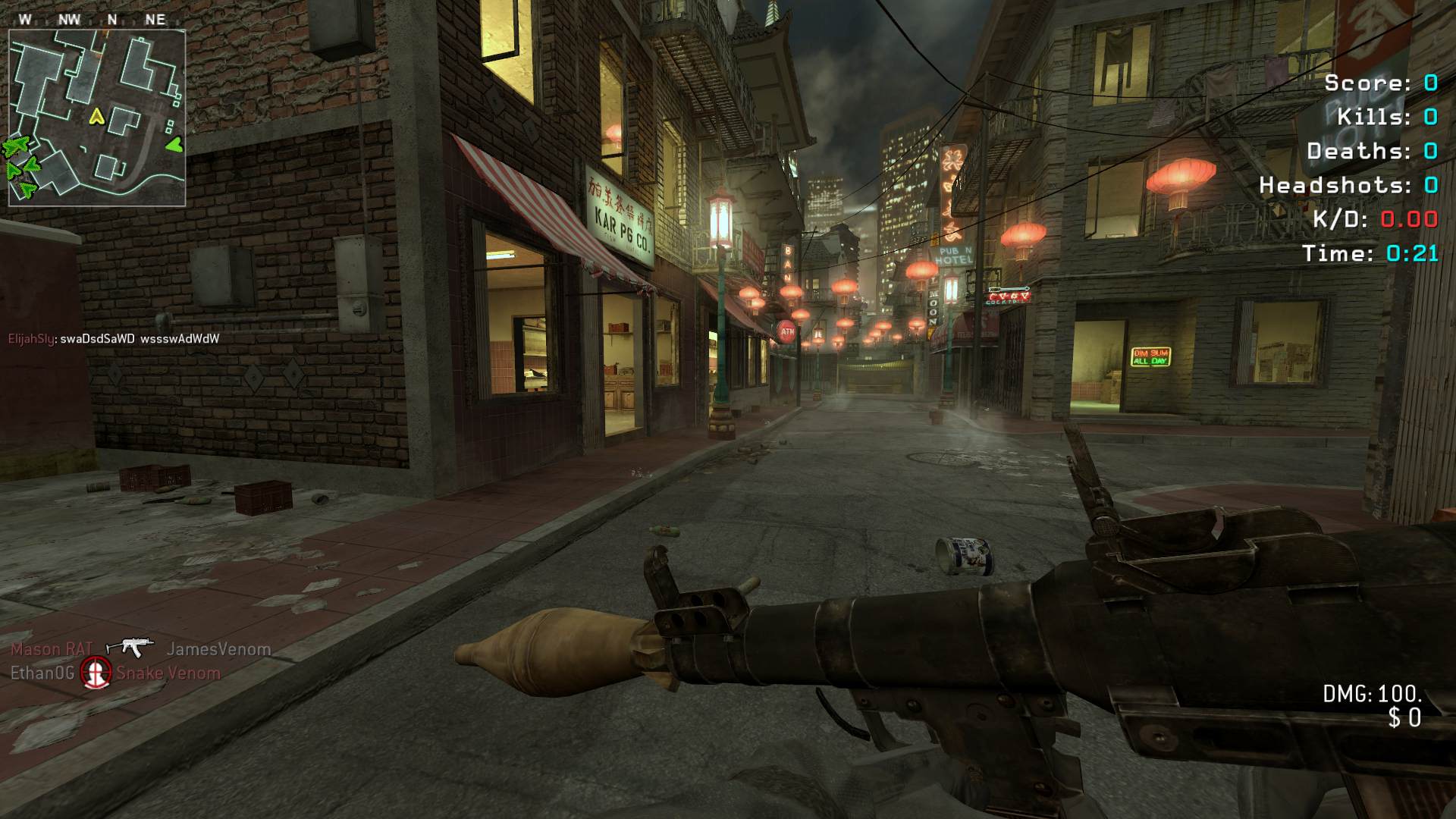Open the minimap in the corner
Screen dimensions: 1456x819
(96, 118)
